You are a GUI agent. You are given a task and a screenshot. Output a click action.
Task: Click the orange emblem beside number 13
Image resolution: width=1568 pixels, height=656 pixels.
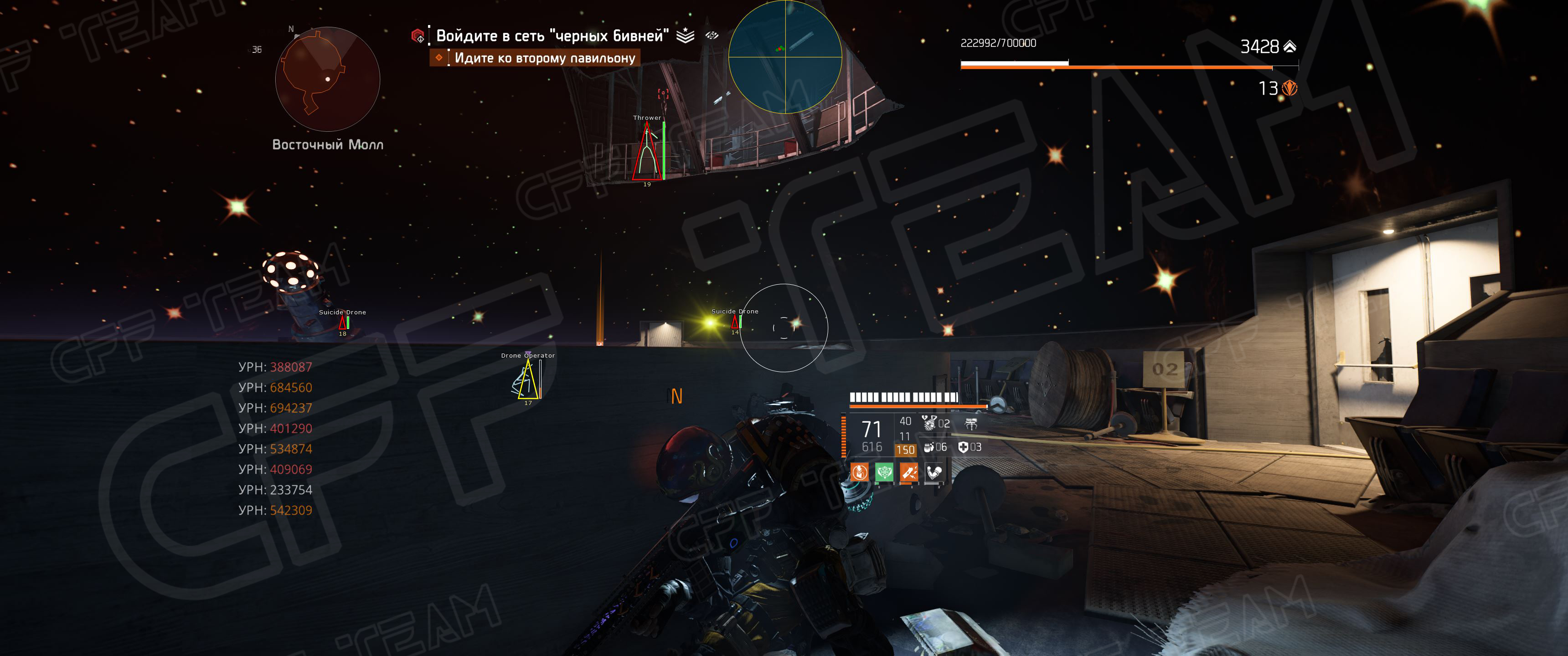tap(1289, 89)
